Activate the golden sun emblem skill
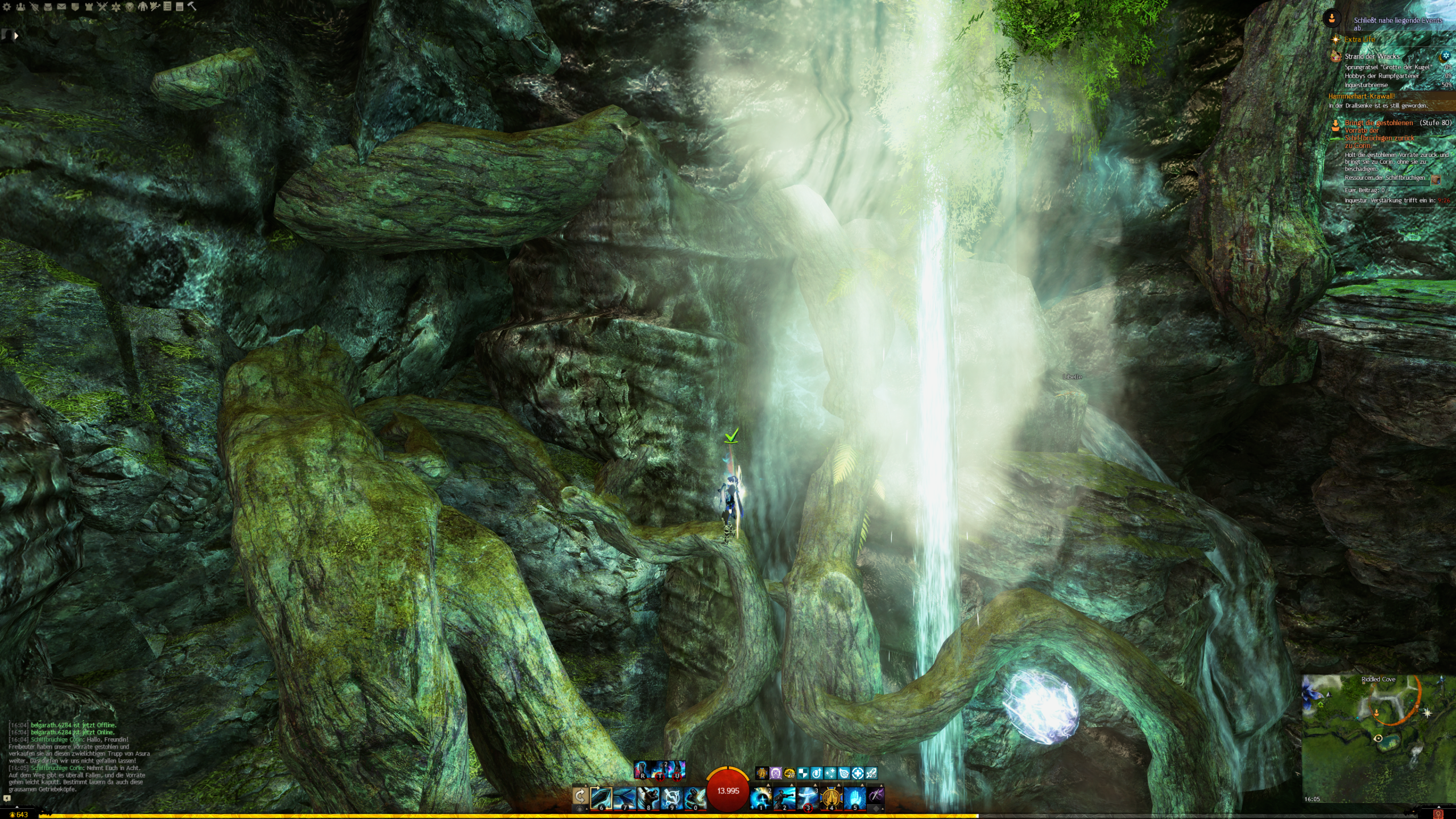Image resolution: width=1456 pixels, height=819 pixels. tap(831, 798)
